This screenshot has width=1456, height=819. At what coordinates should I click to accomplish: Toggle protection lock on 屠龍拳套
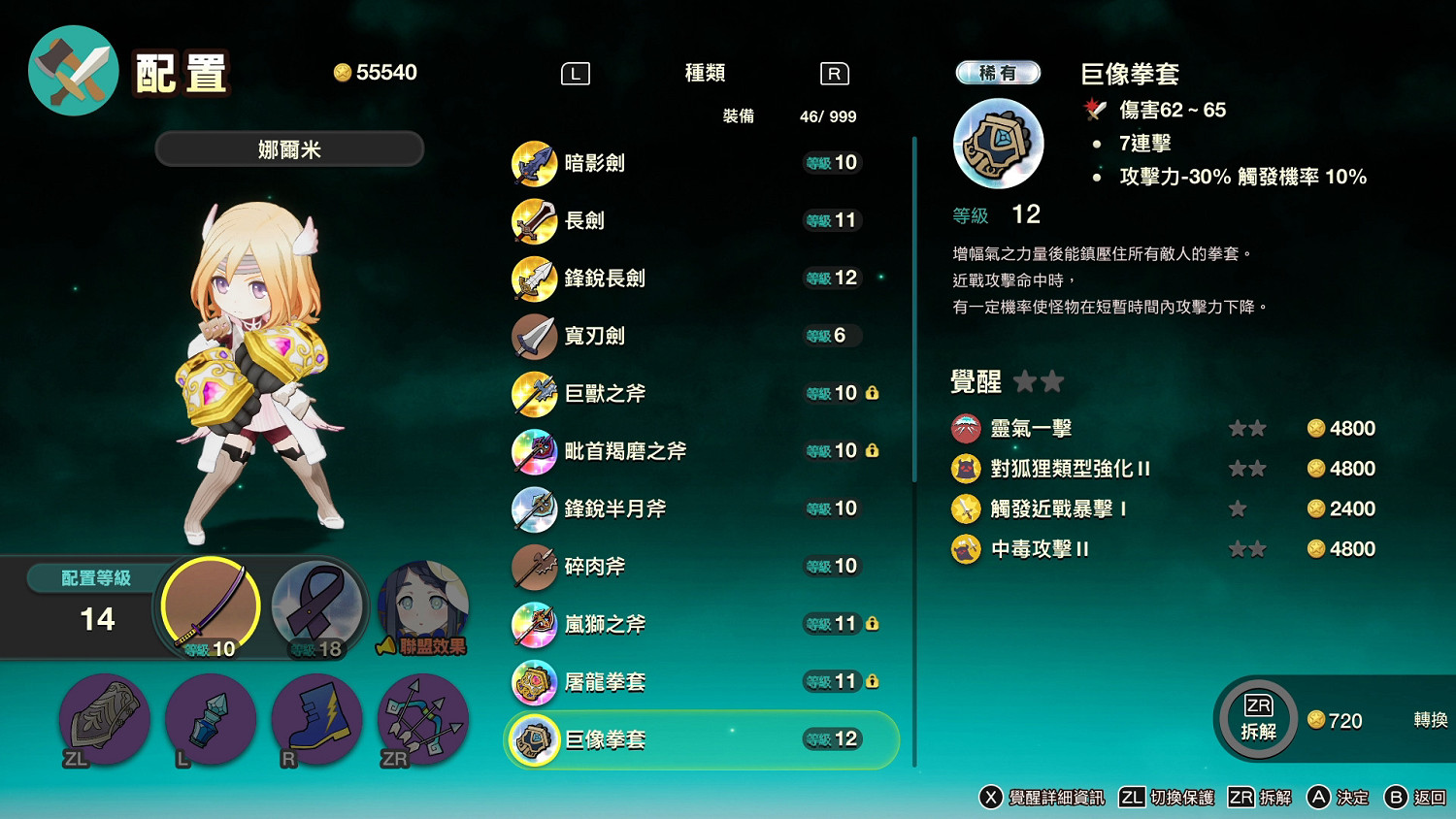tap(873, 681)
